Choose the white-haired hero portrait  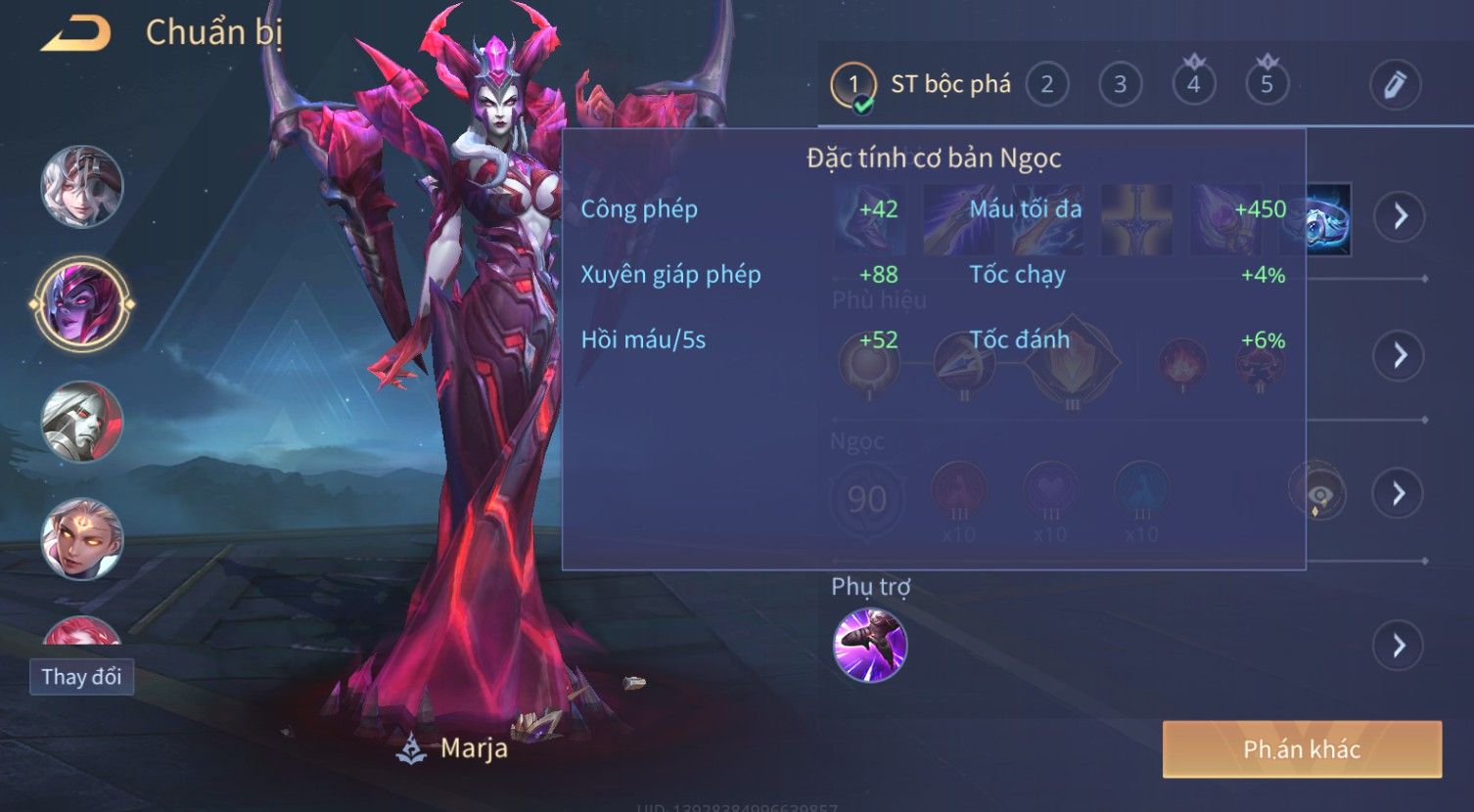click(x=82, y=186)
